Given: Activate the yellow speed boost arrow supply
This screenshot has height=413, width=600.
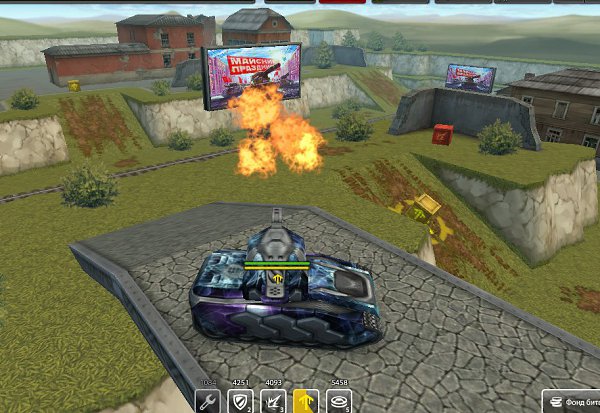Looking at the screenshot, I should click(305, 402).
